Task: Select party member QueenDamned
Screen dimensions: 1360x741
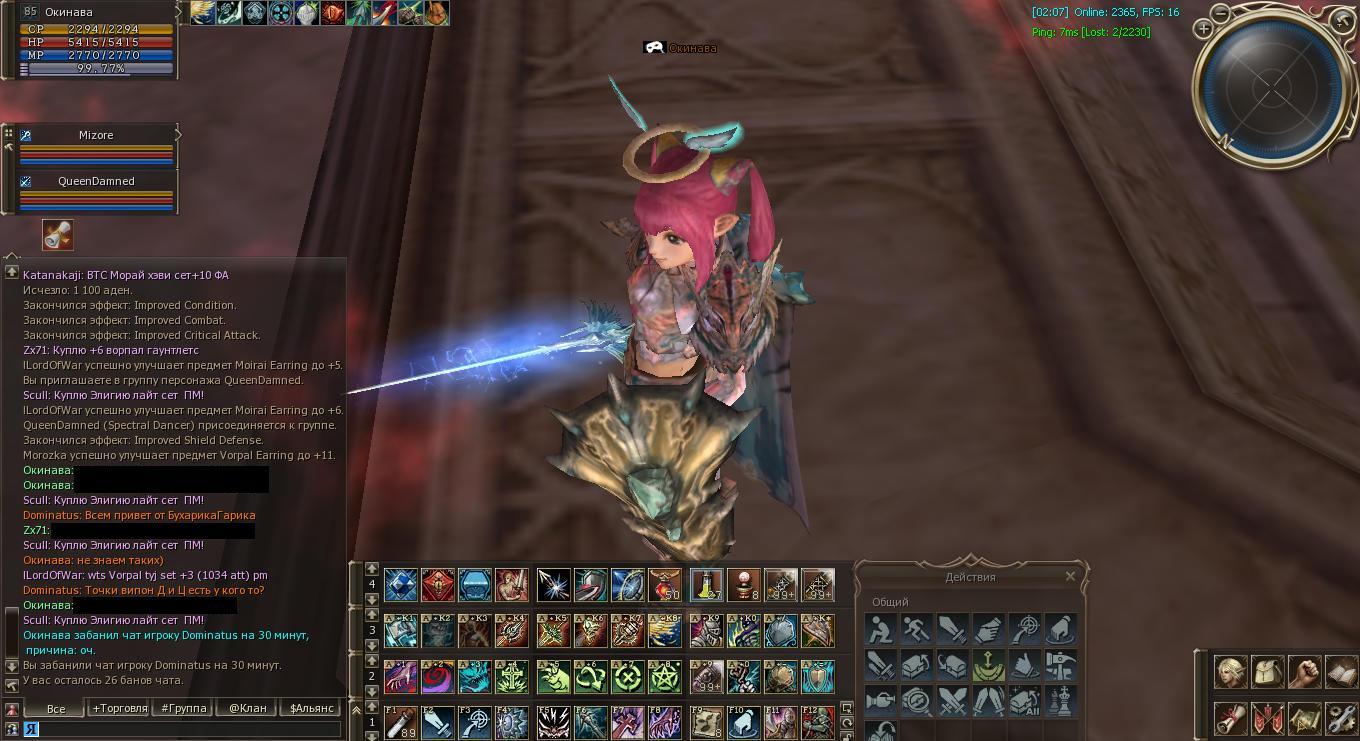Action: [96, 181]
